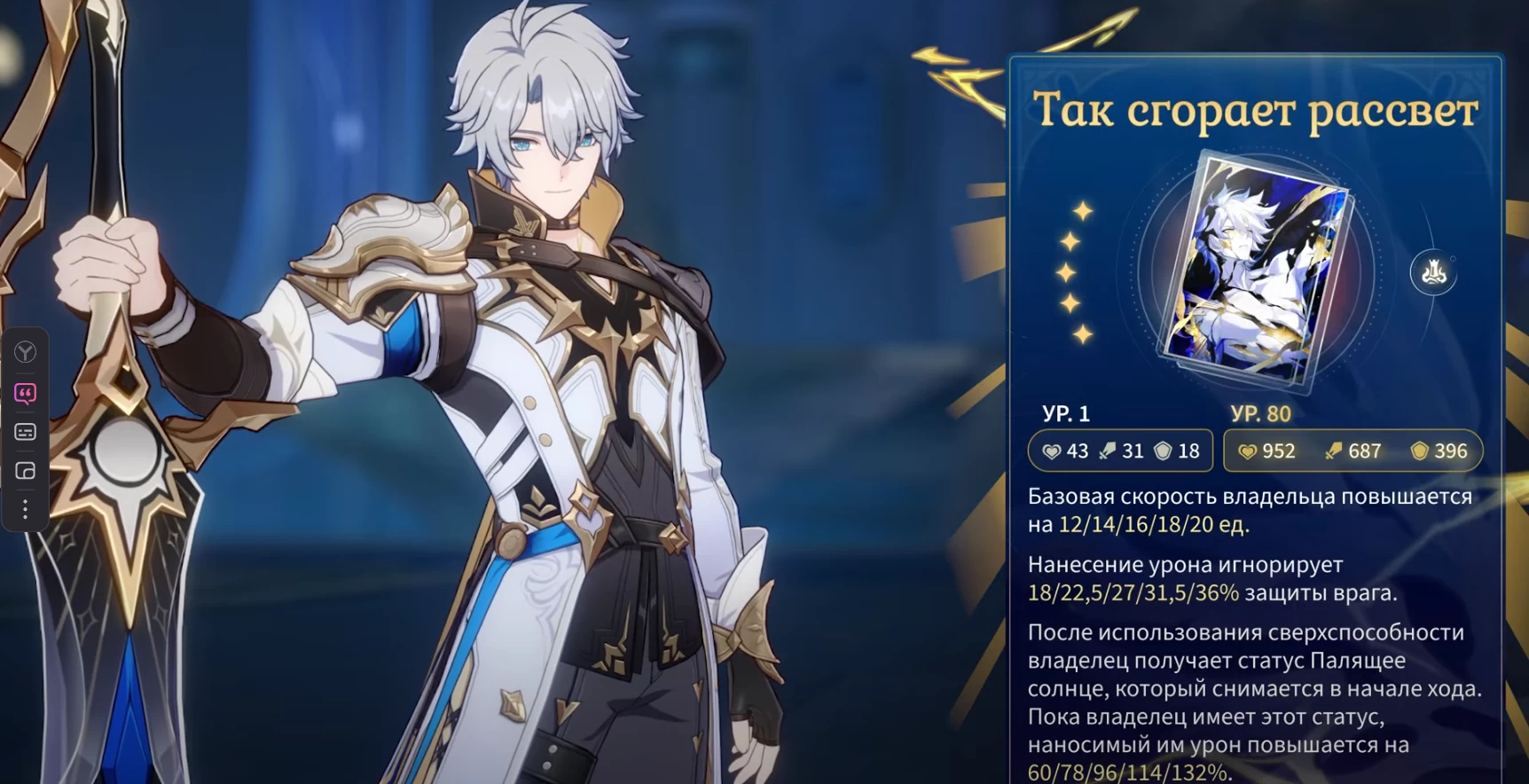This screenshot has width=1529, height=784.
Task: Click the Y logo in the sidebar overlay
Action: coord(25,352)
